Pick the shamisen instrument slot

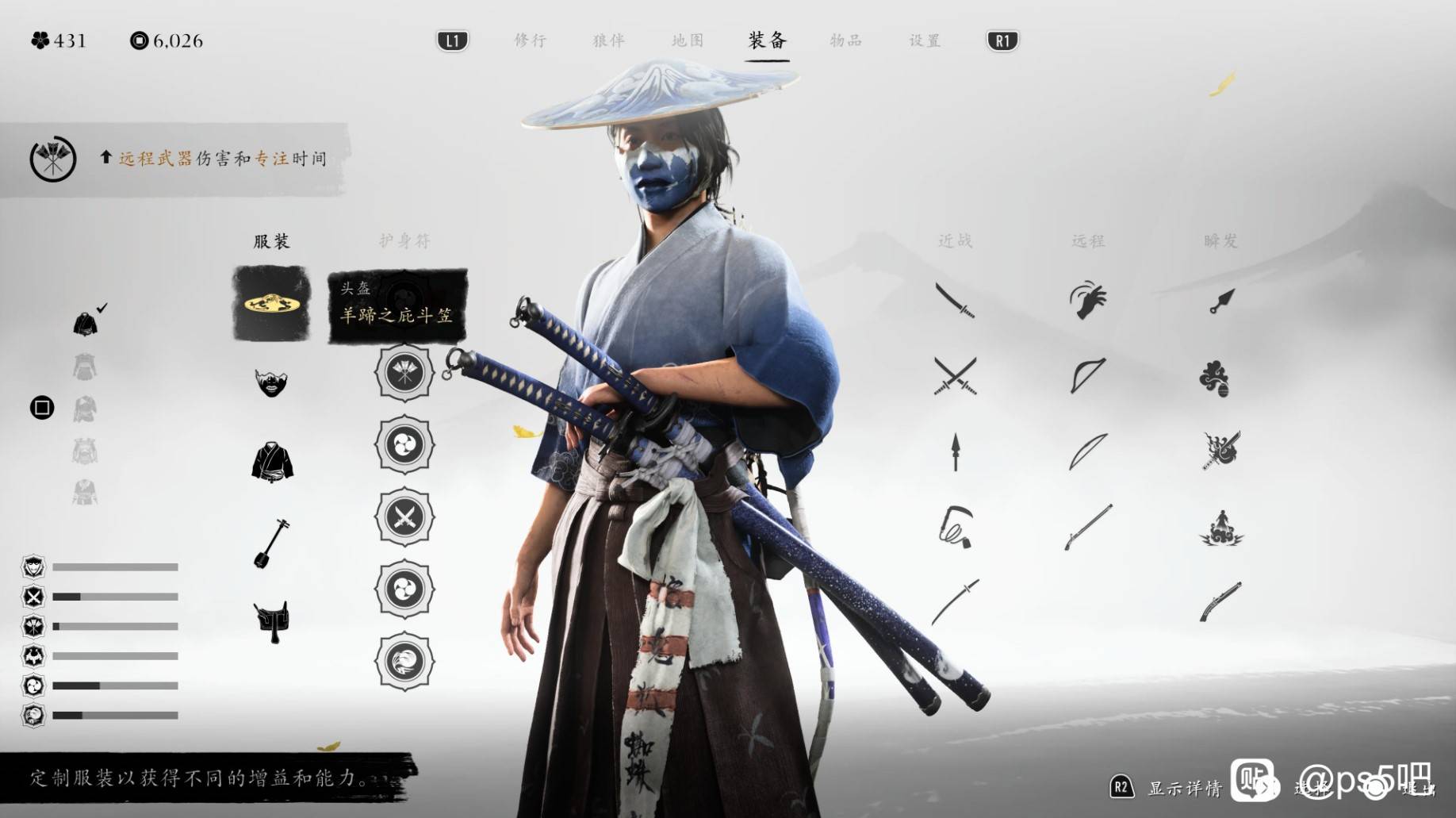coord(271,543)
